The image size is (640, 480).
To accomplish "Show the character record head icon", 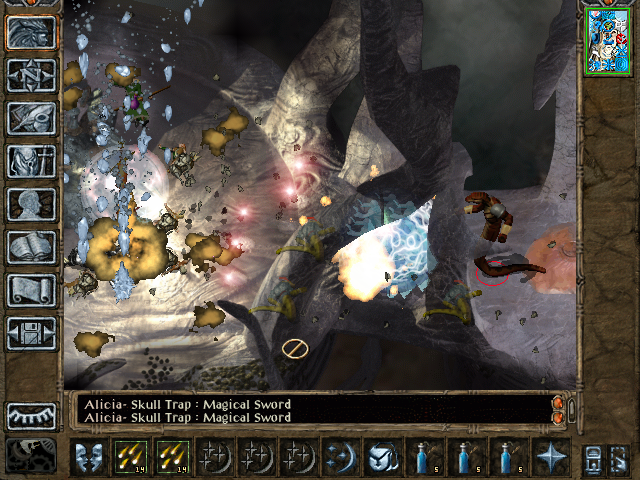I will (31, 204).
